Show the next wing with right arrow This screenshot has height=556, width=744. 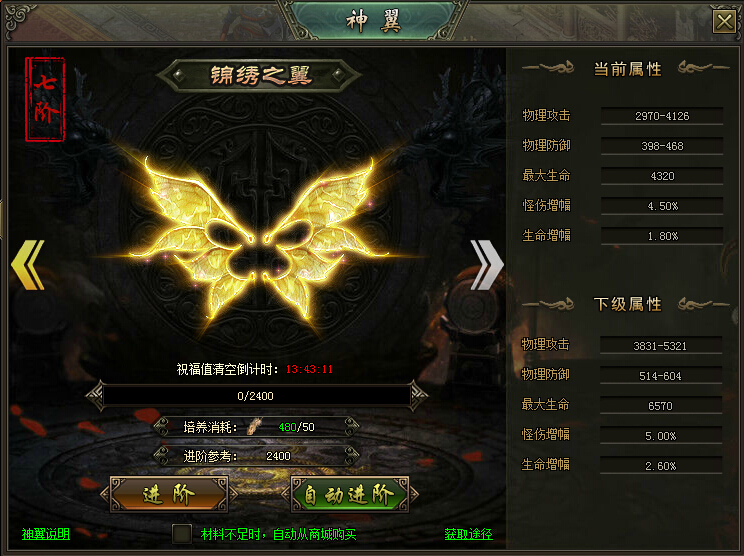486,264
